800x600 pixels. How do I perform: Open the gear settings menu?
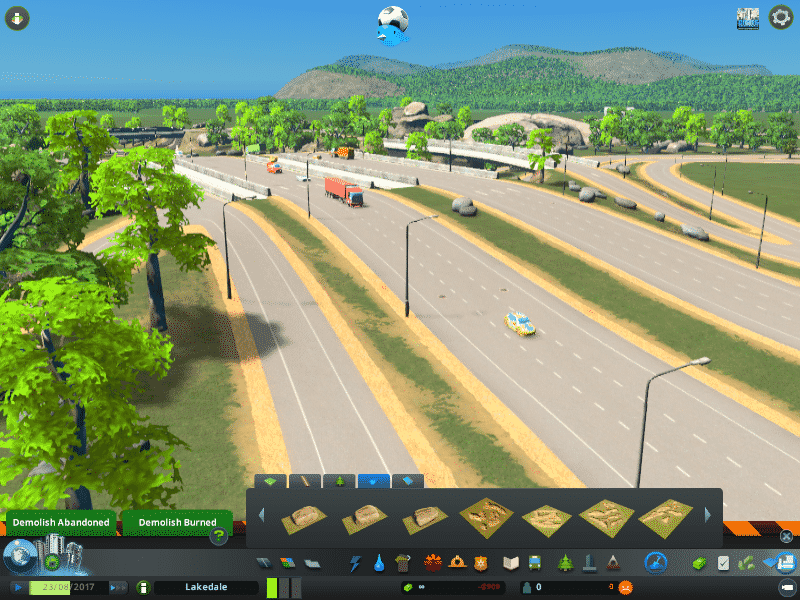[781, 17]
